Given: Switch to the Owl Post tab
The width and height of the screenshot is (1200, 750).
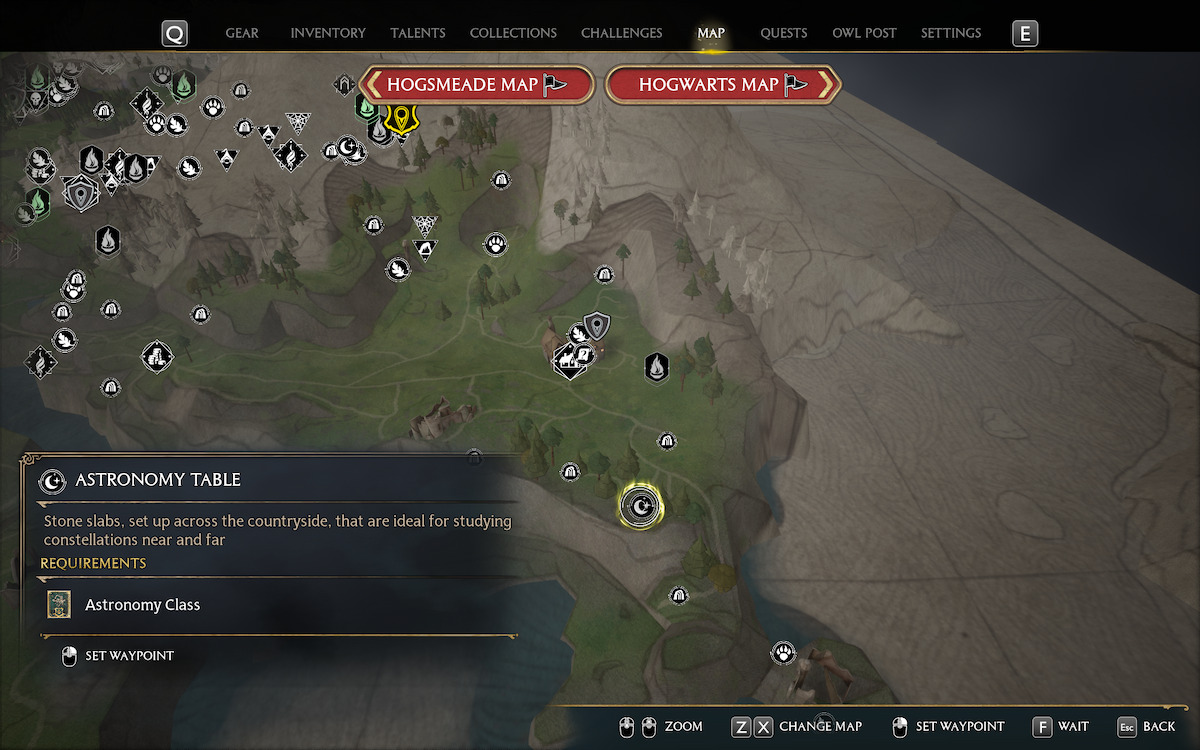Looking at the screenshot, I should point(864,33).
